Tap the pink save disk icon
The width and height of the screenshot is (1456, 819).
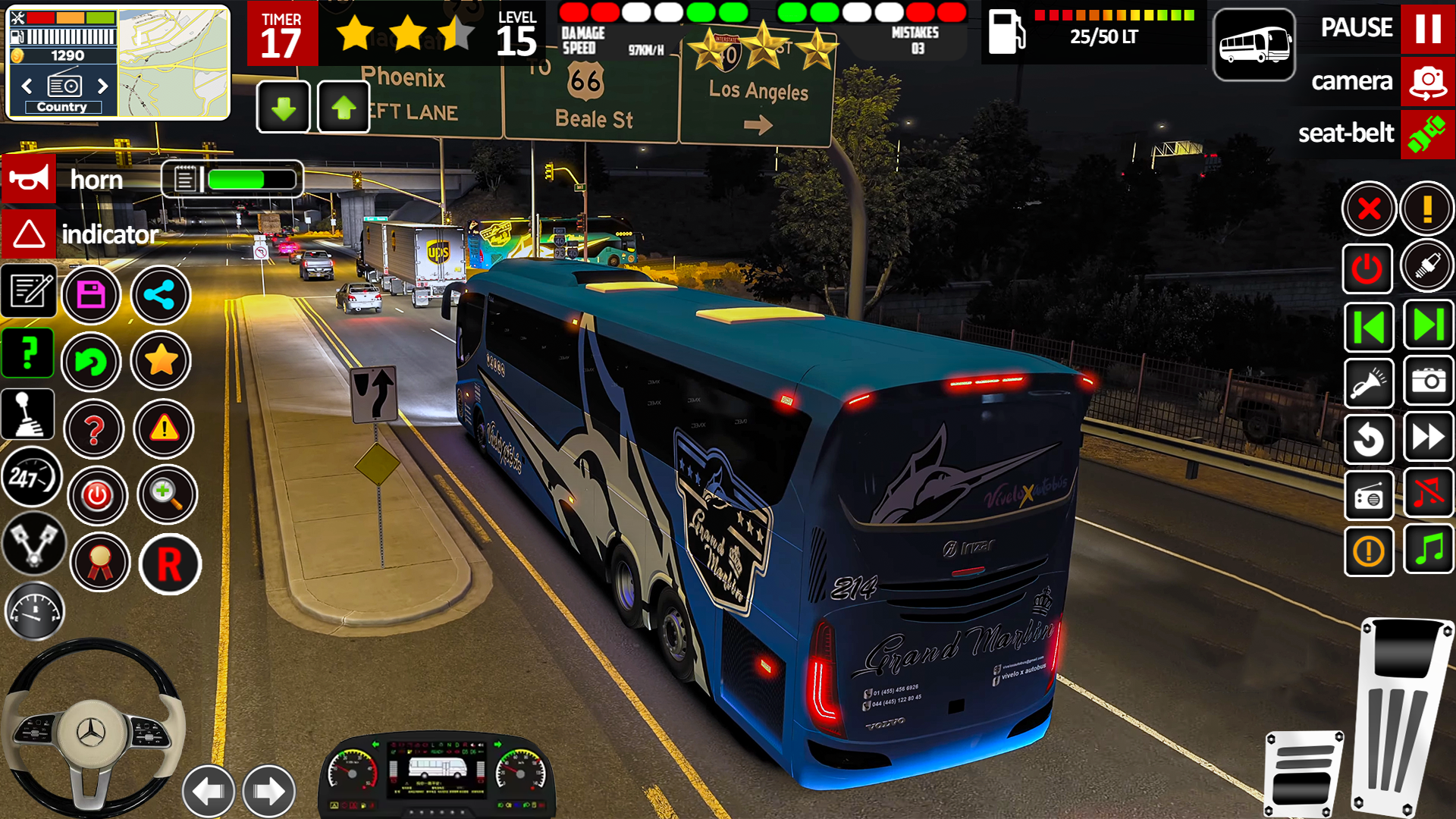(x=91, y=295)
